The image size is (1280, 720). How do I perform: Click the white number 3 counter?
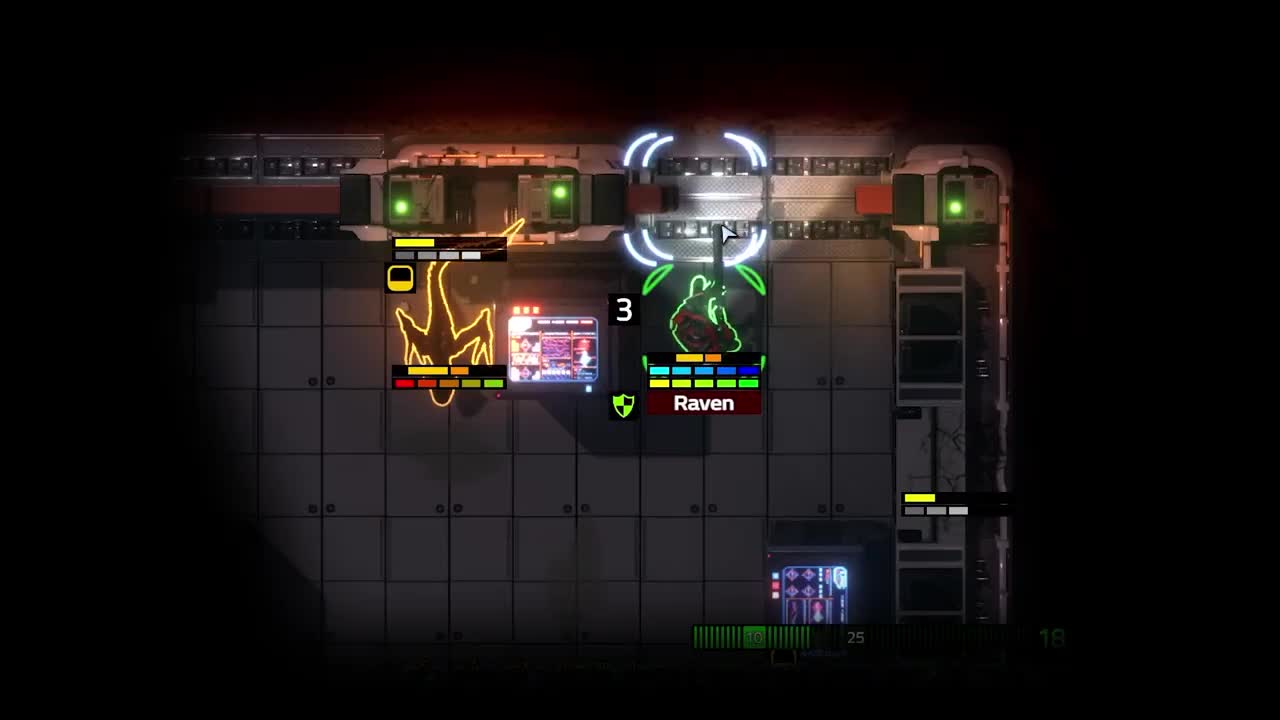coord(625,311)
